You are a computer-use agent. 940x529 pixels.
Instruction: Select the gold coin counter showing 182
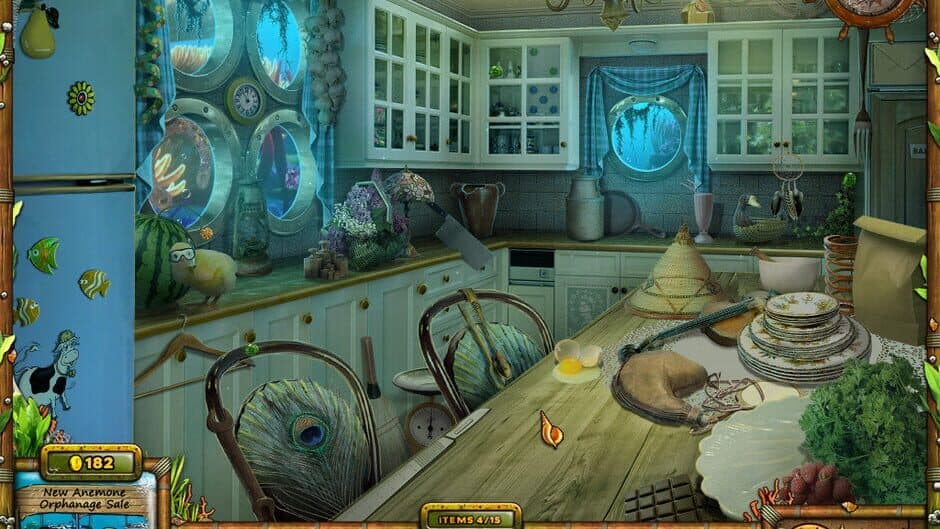[x=91, y=463]
